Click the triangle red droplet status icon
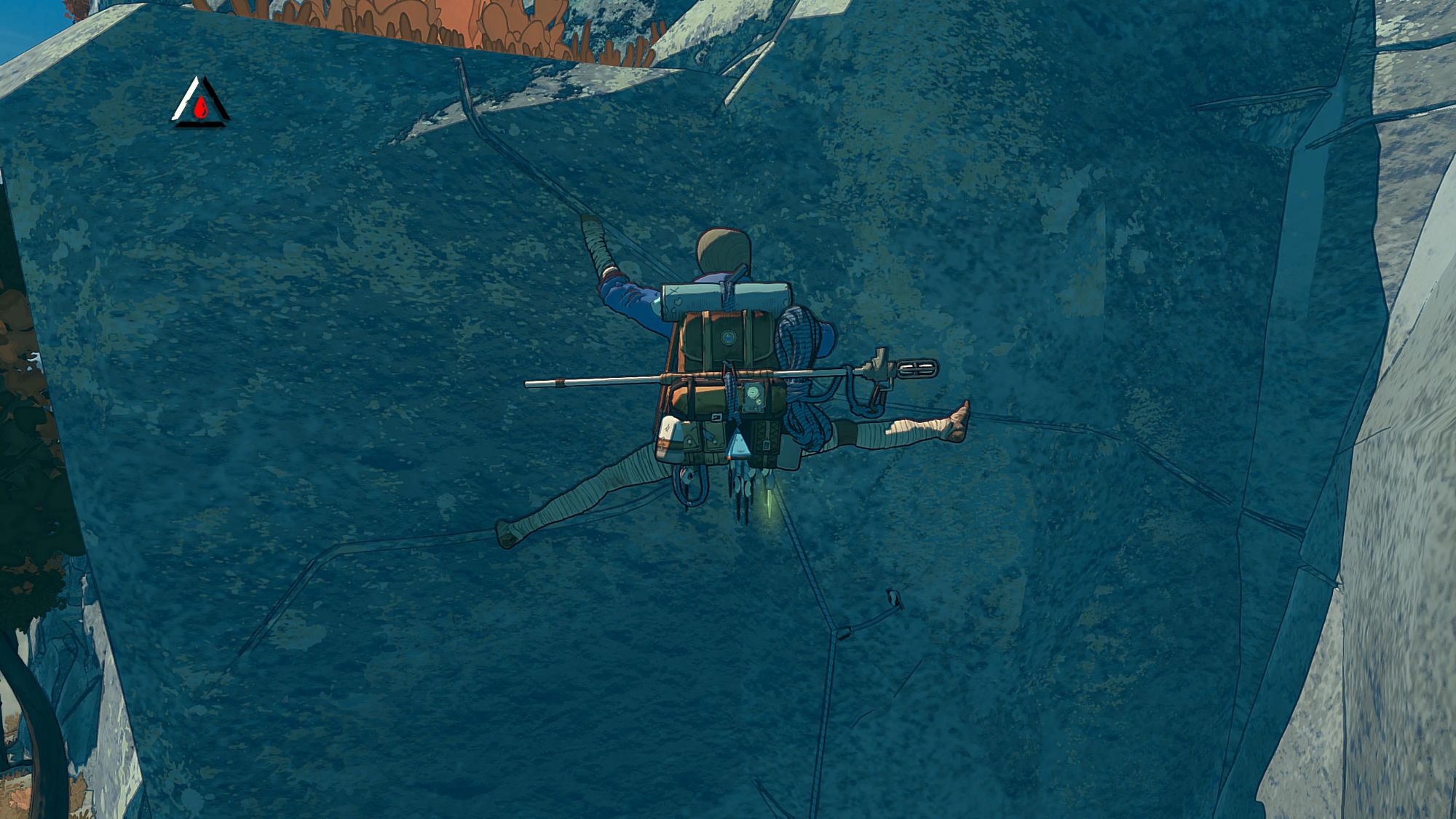The height and width of the screenshot is (819, 1456). pos(200,103)
